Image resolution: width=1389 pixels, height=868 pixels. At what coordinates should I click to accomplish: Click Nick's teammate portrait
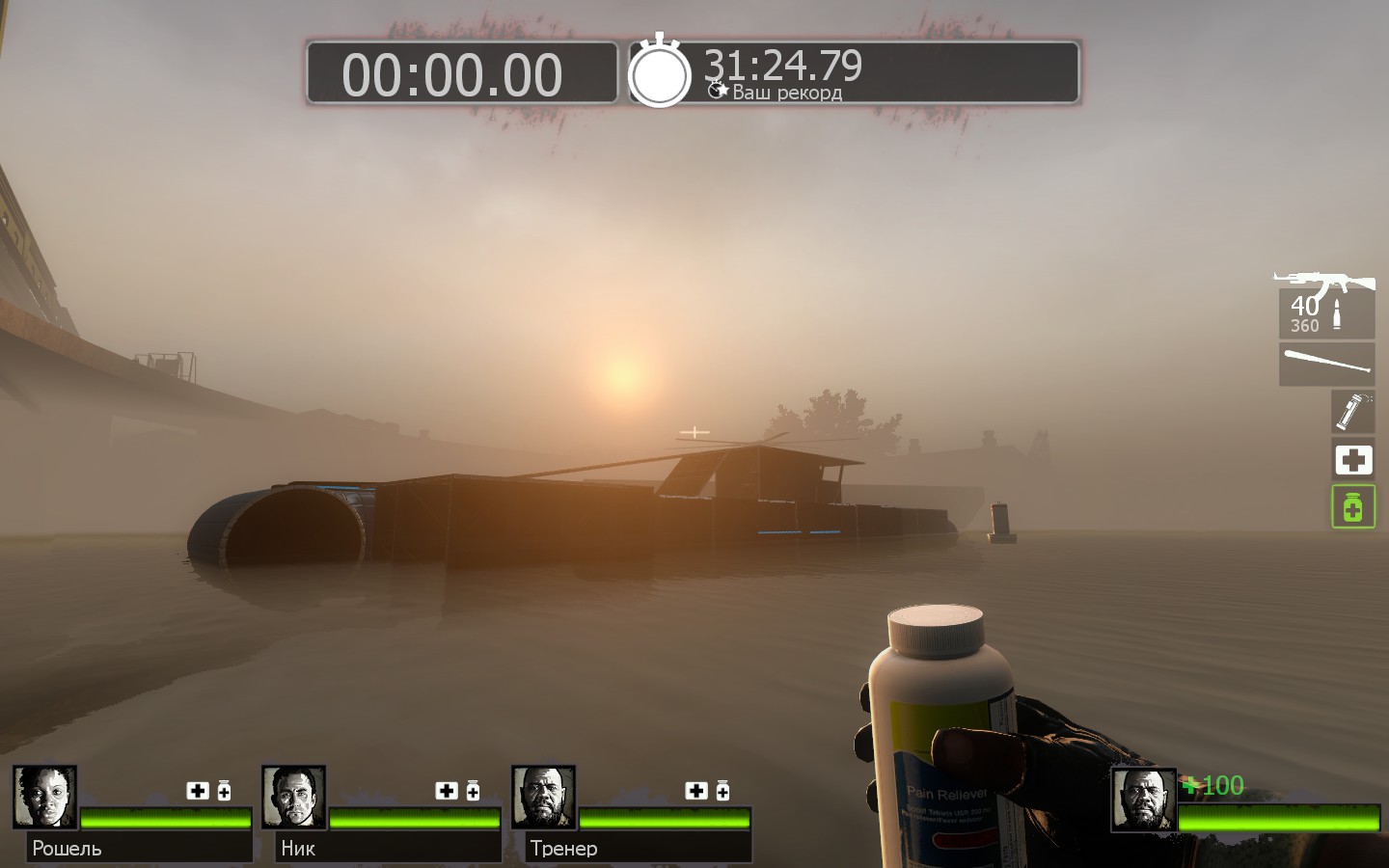tap(293, 798)
